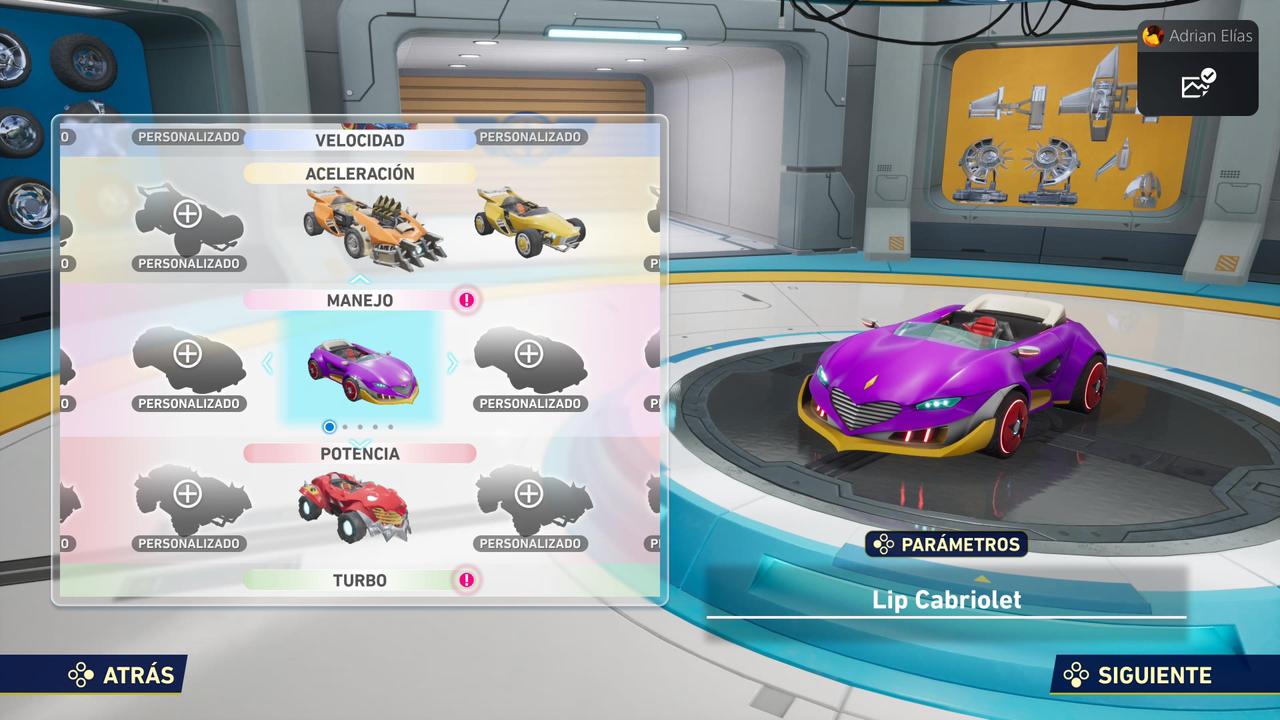Open the Adrian Elías profile overlay
The image size is (1280, 720).
pos(1198,36)
